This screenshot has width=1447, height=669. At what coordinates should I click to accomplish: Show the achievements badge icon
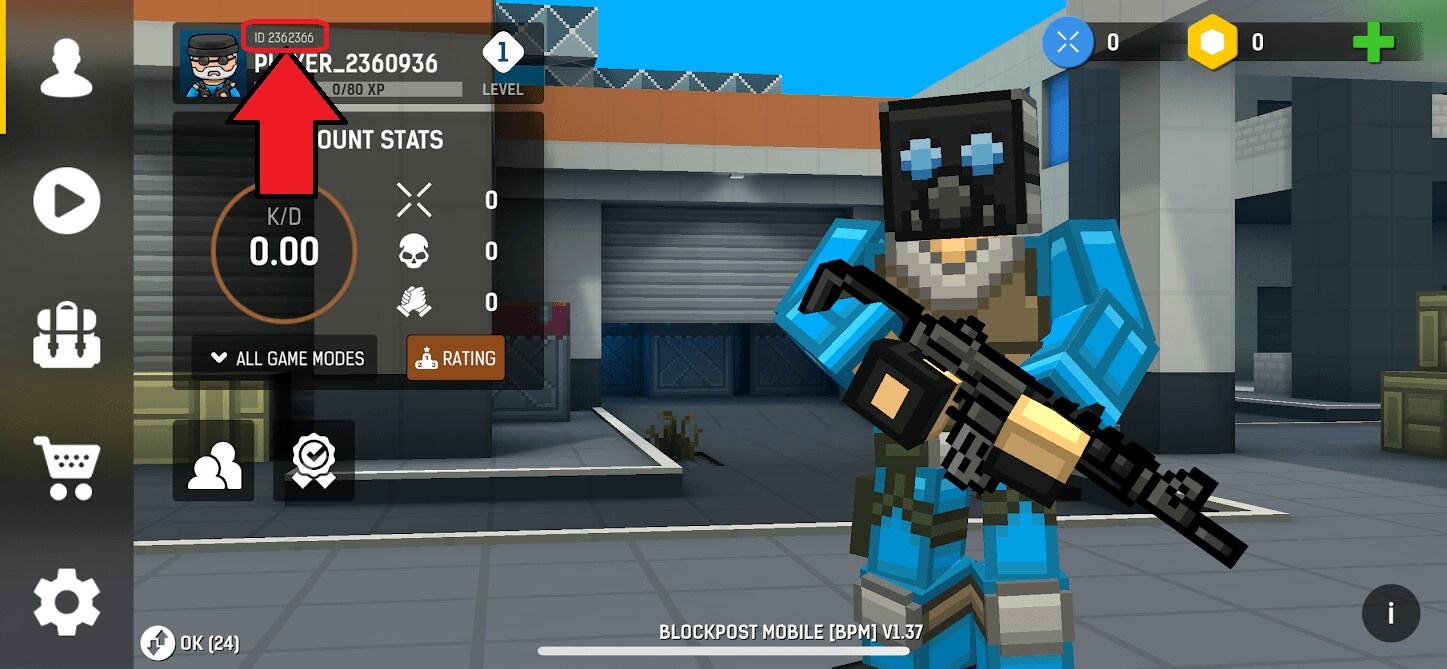tap(314, 461)
